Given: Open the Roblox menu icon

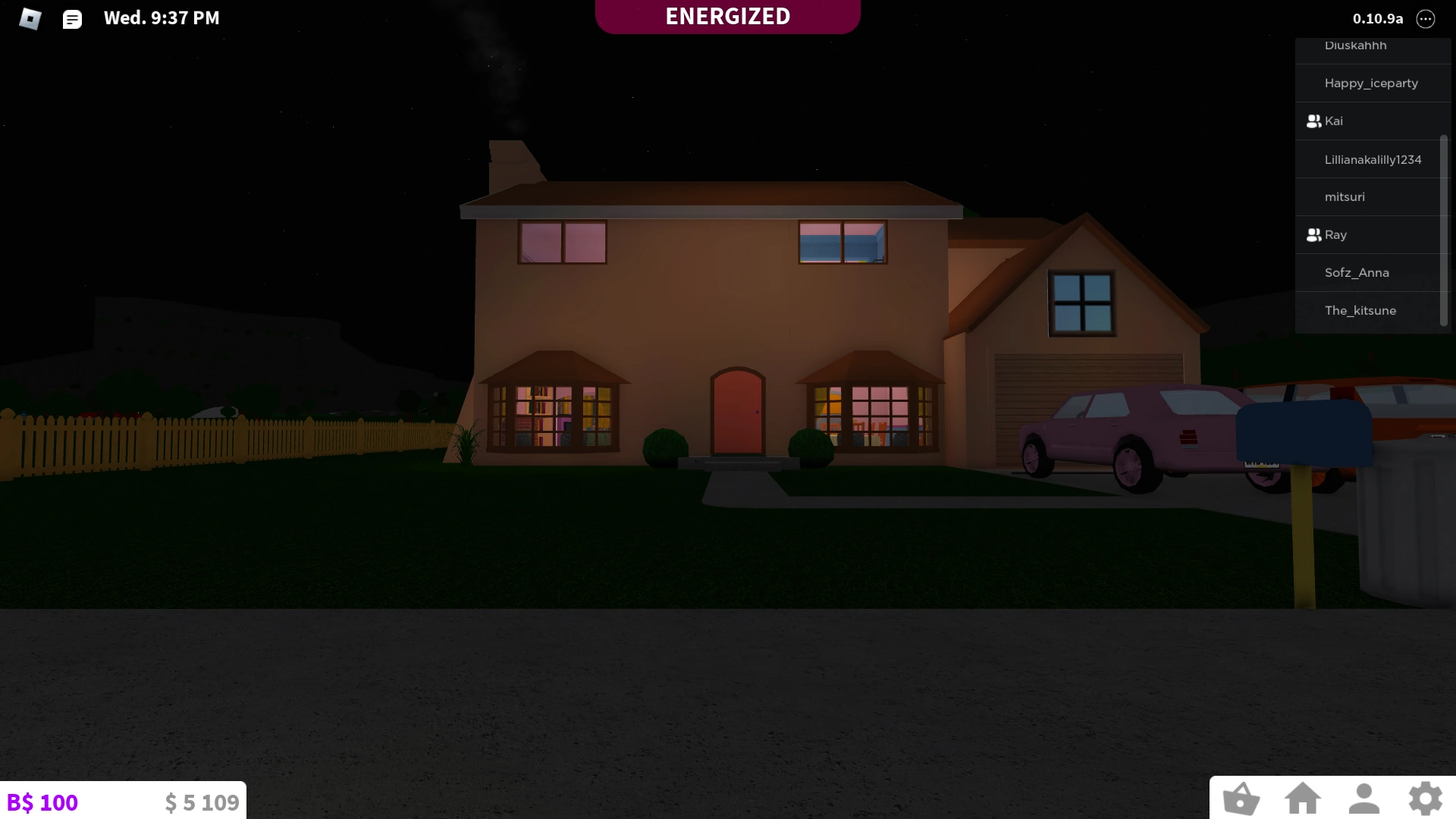Looking at the screenshot, I should click(x=30, y=19).
